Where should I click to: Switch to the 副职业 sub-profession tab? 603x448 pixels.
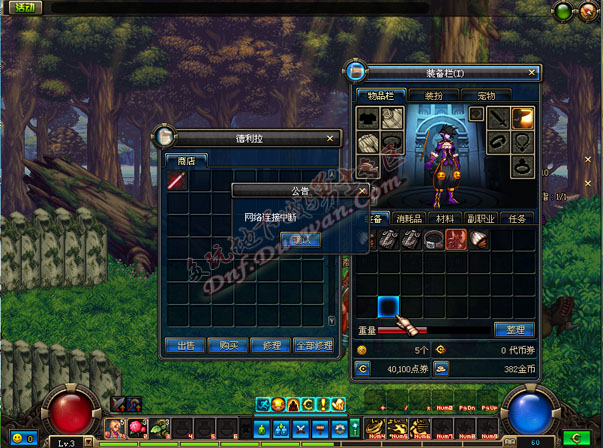pos(482,218)
